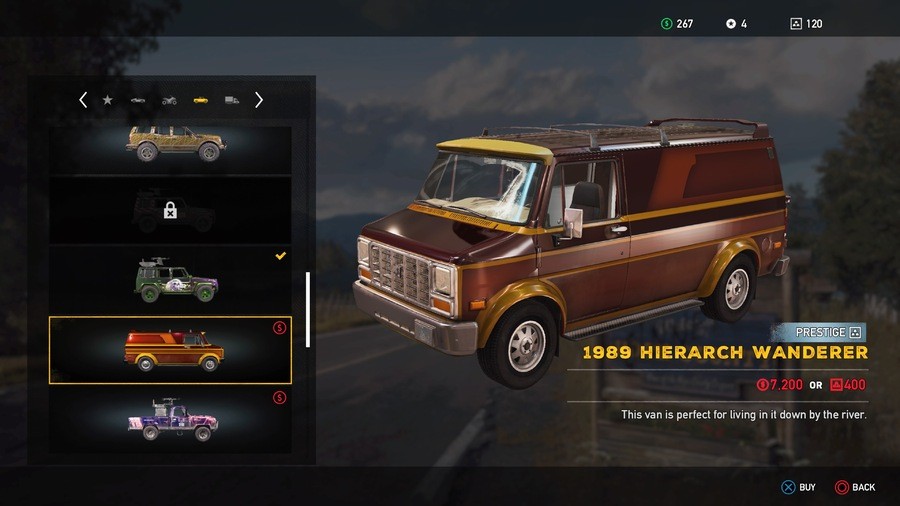Choose the purple pickup truck with mounted gun

point(171,420)
